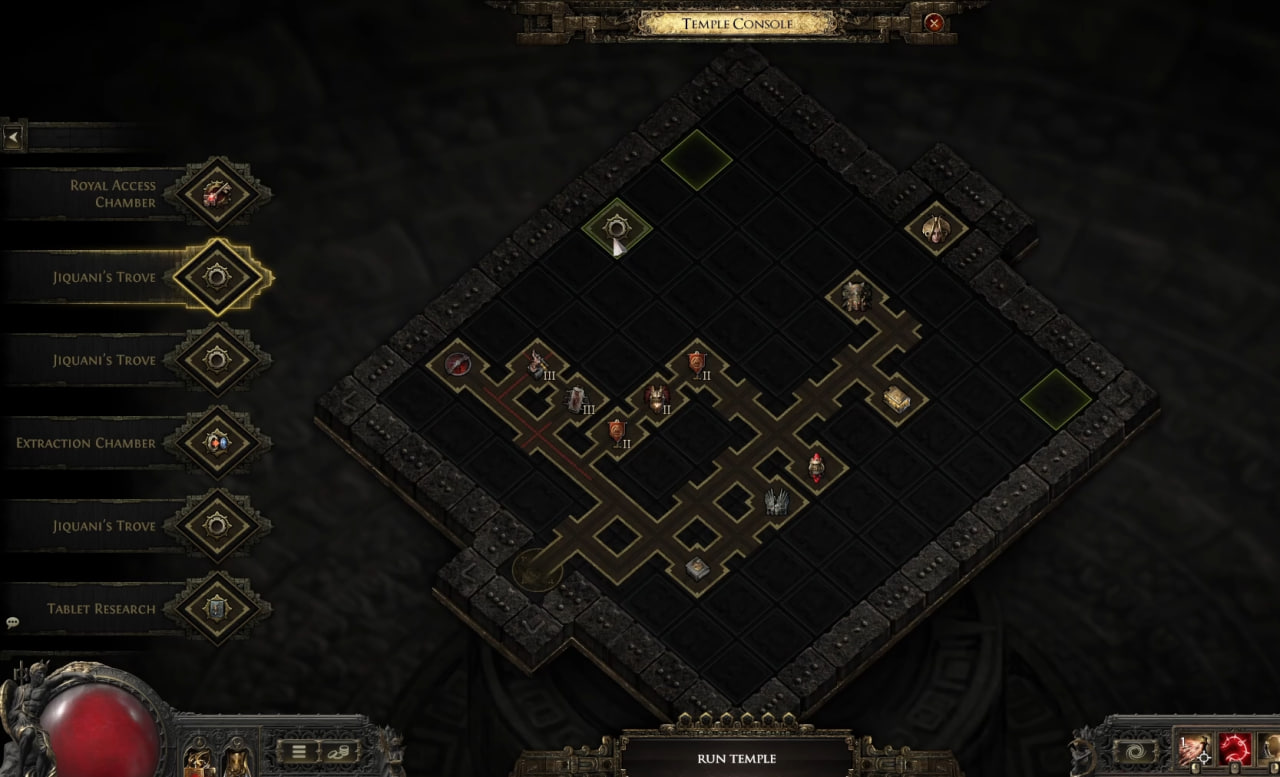This screenshot has height=777, width=1280.
Task: Start the run with Run Temple
Action: pos(736,758)
